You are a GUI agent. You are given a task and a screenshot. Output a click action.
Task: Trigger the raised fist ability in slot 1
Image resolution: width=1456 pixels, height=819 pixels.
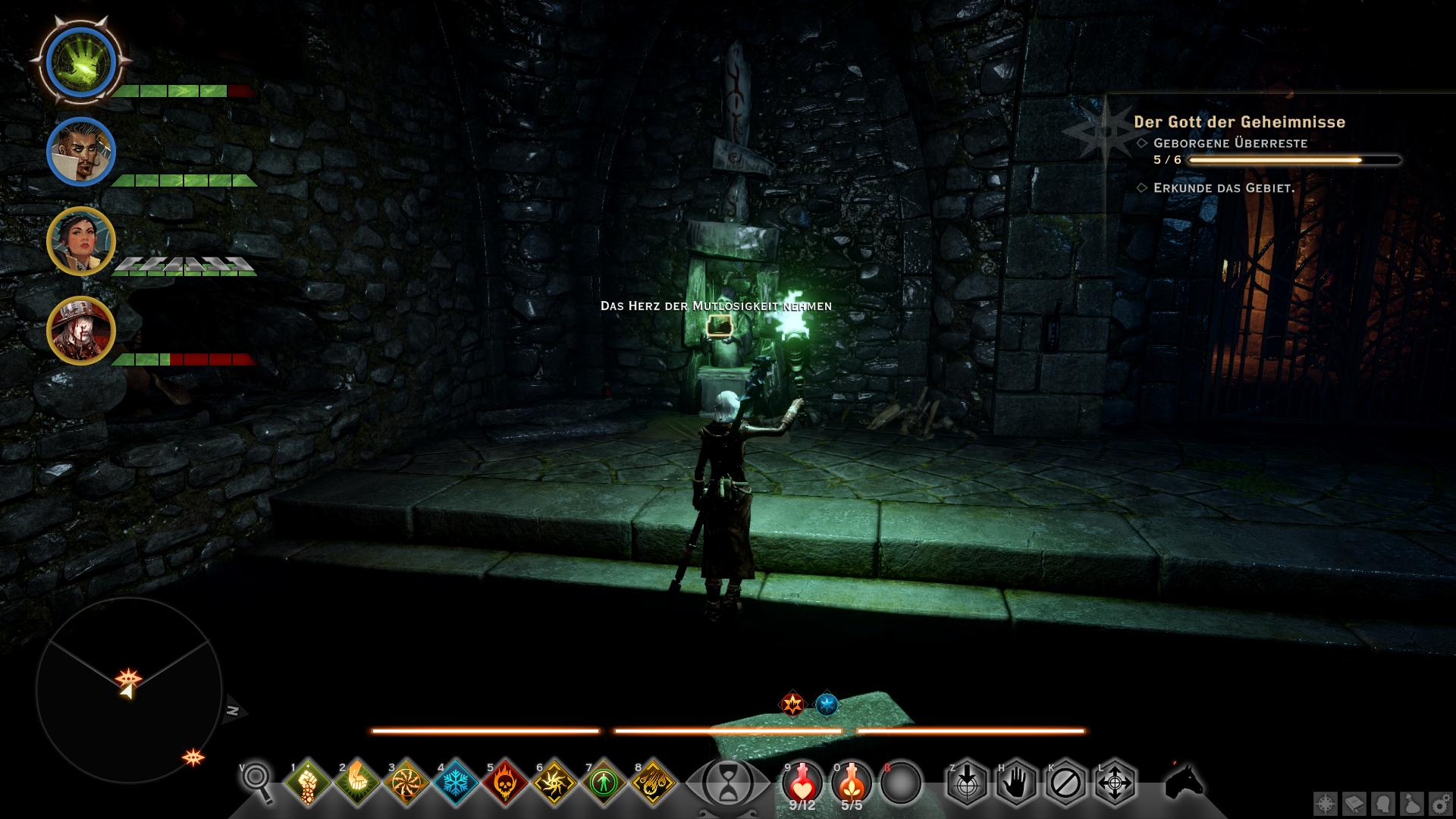(309, 783)
